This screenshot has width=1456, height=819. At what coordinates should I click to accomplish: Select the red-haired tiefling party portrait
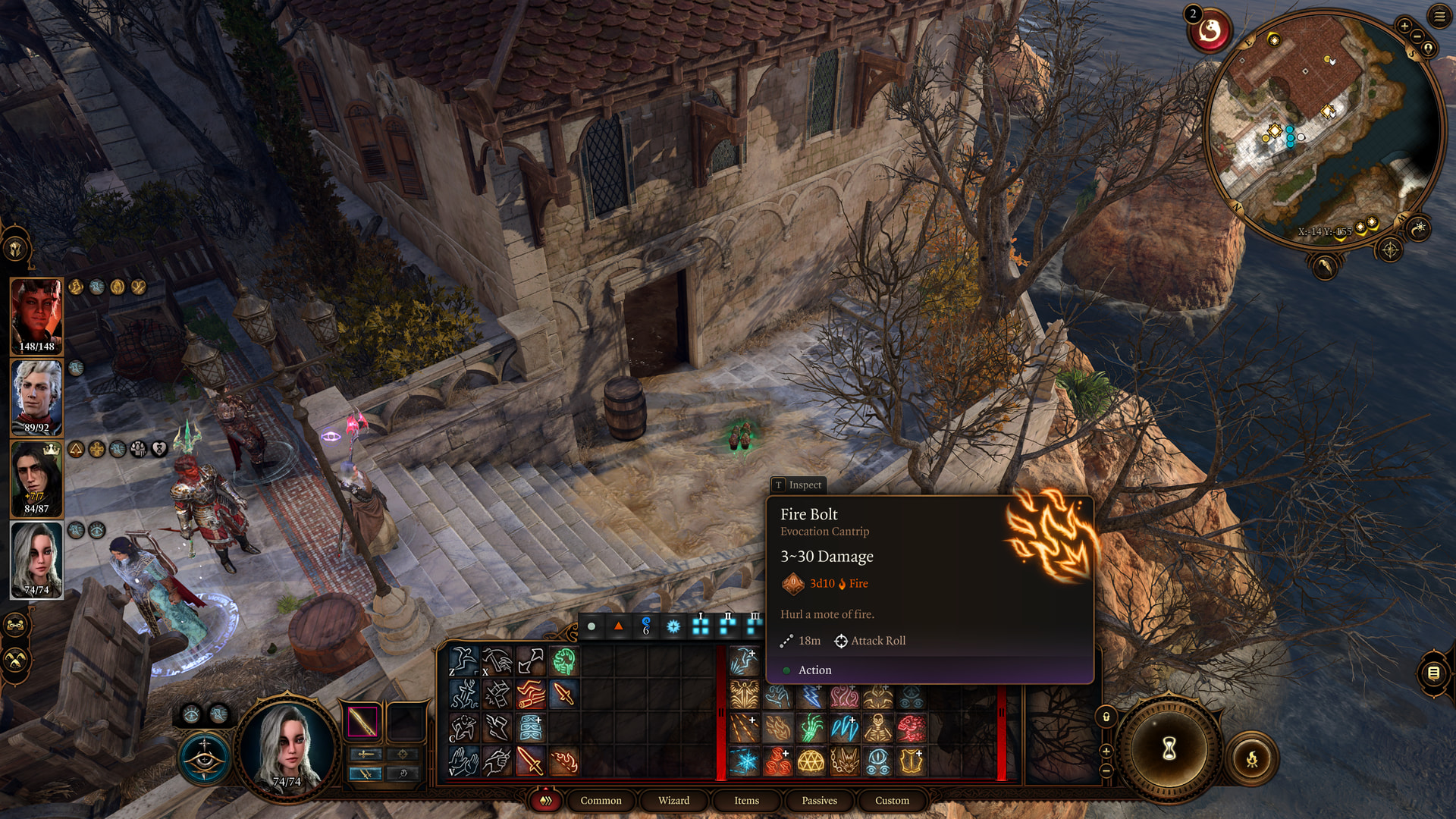36,315
